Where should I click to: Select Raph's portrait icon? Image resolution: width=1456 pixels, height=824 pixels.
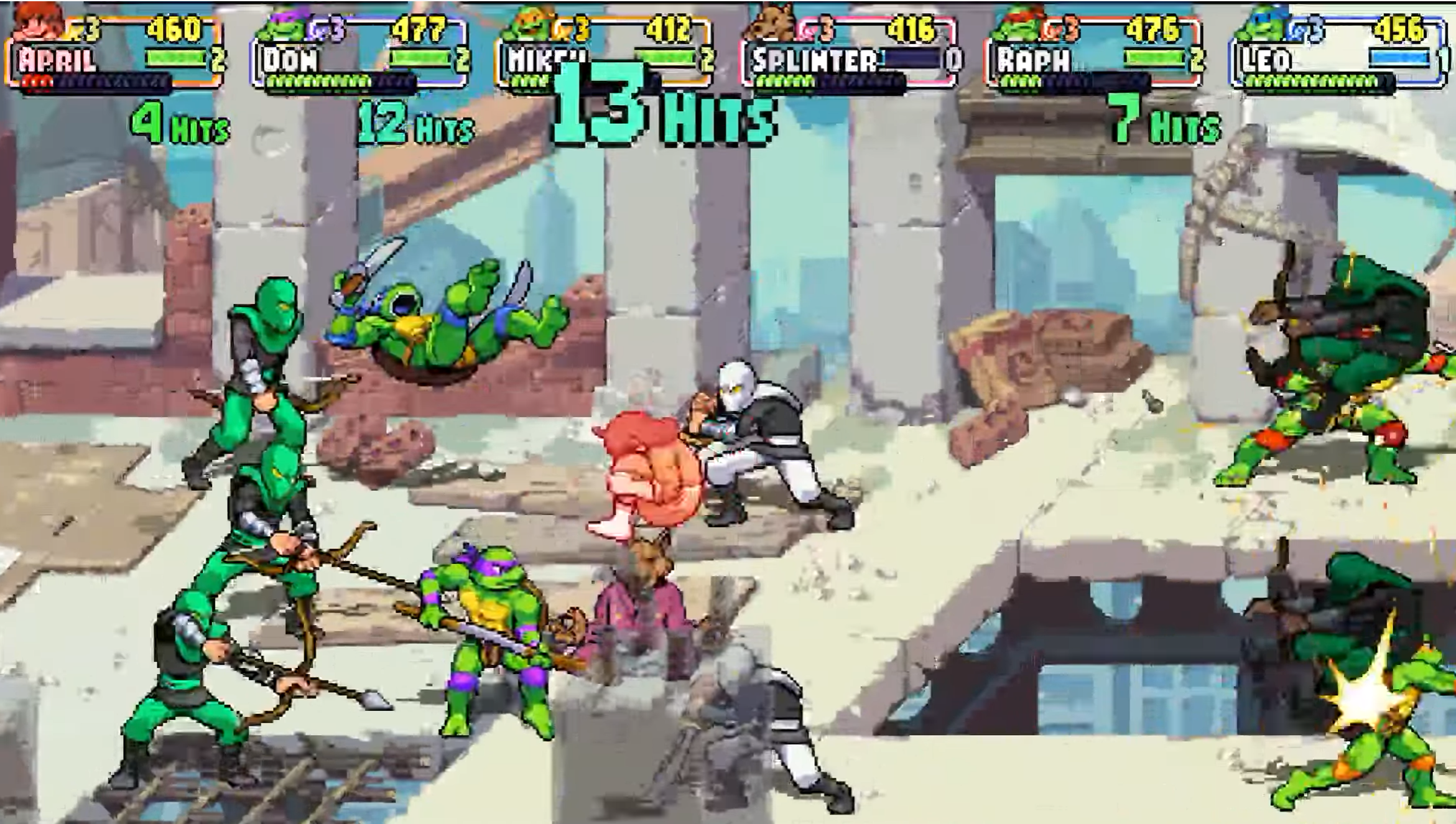pos(1018,25)
